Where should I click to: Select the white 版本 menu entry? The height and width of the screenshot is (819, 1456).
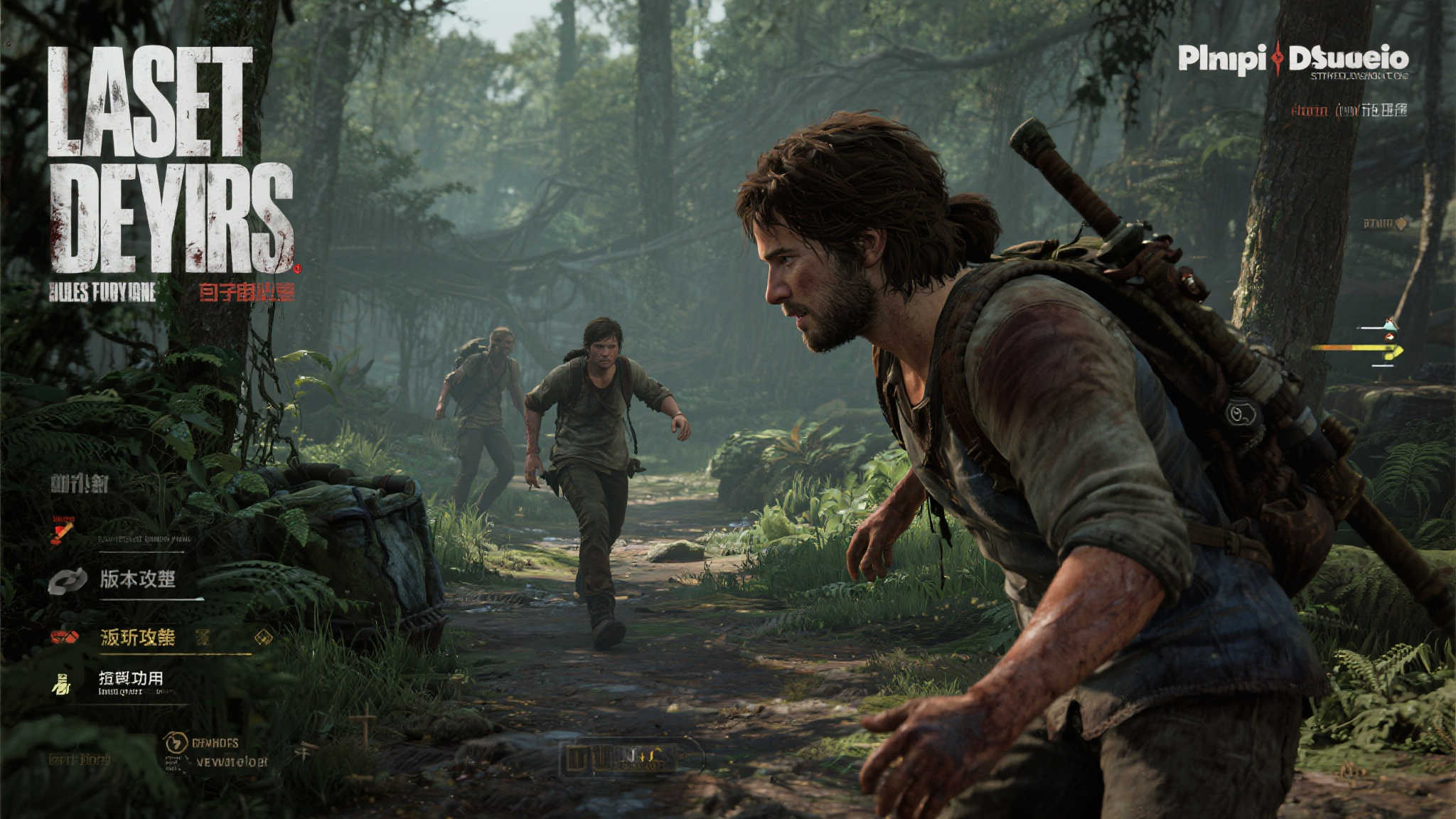tap(137, 579)
